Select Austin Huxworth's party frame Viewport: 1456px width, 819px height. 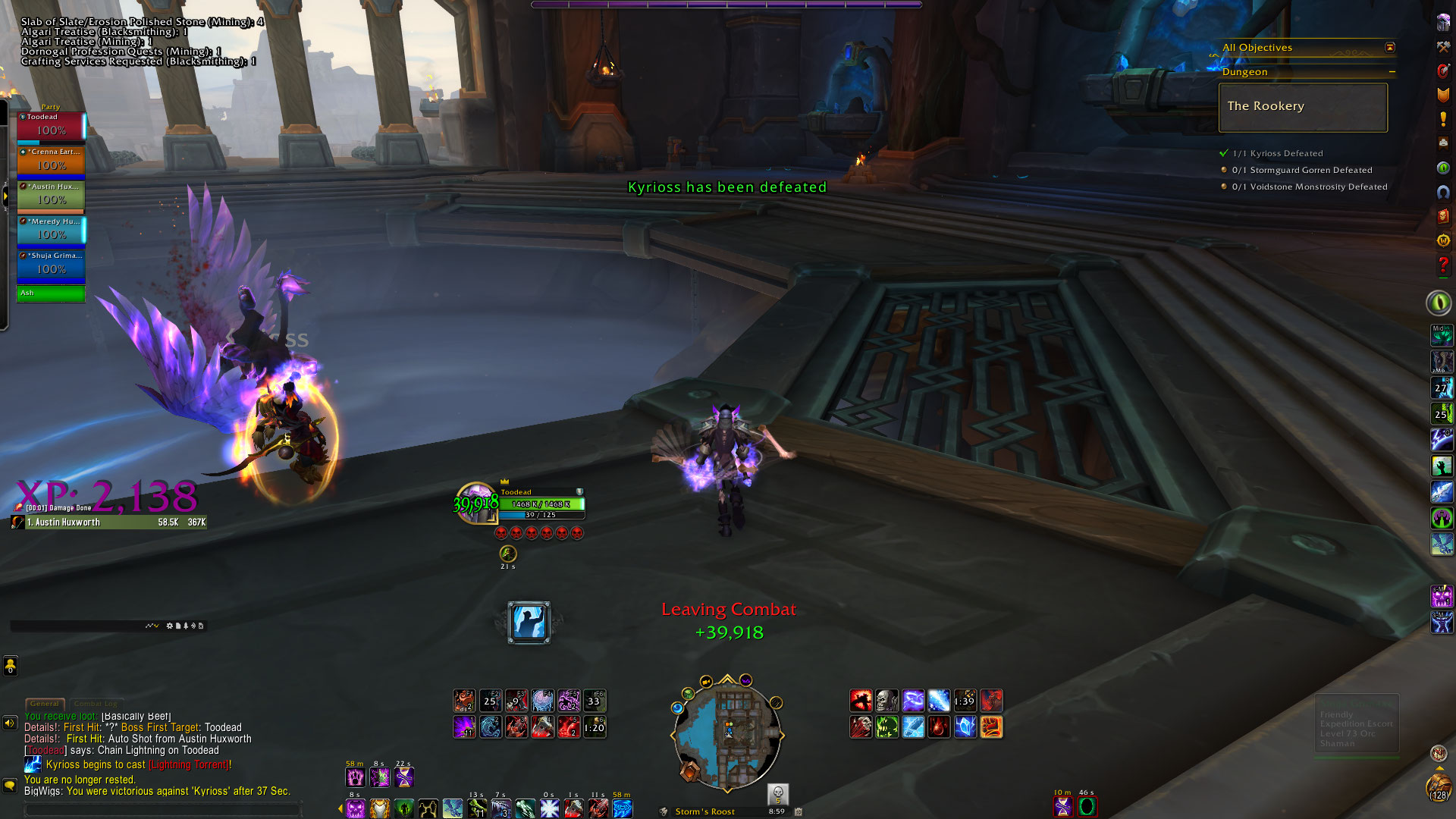click(51, 195)
